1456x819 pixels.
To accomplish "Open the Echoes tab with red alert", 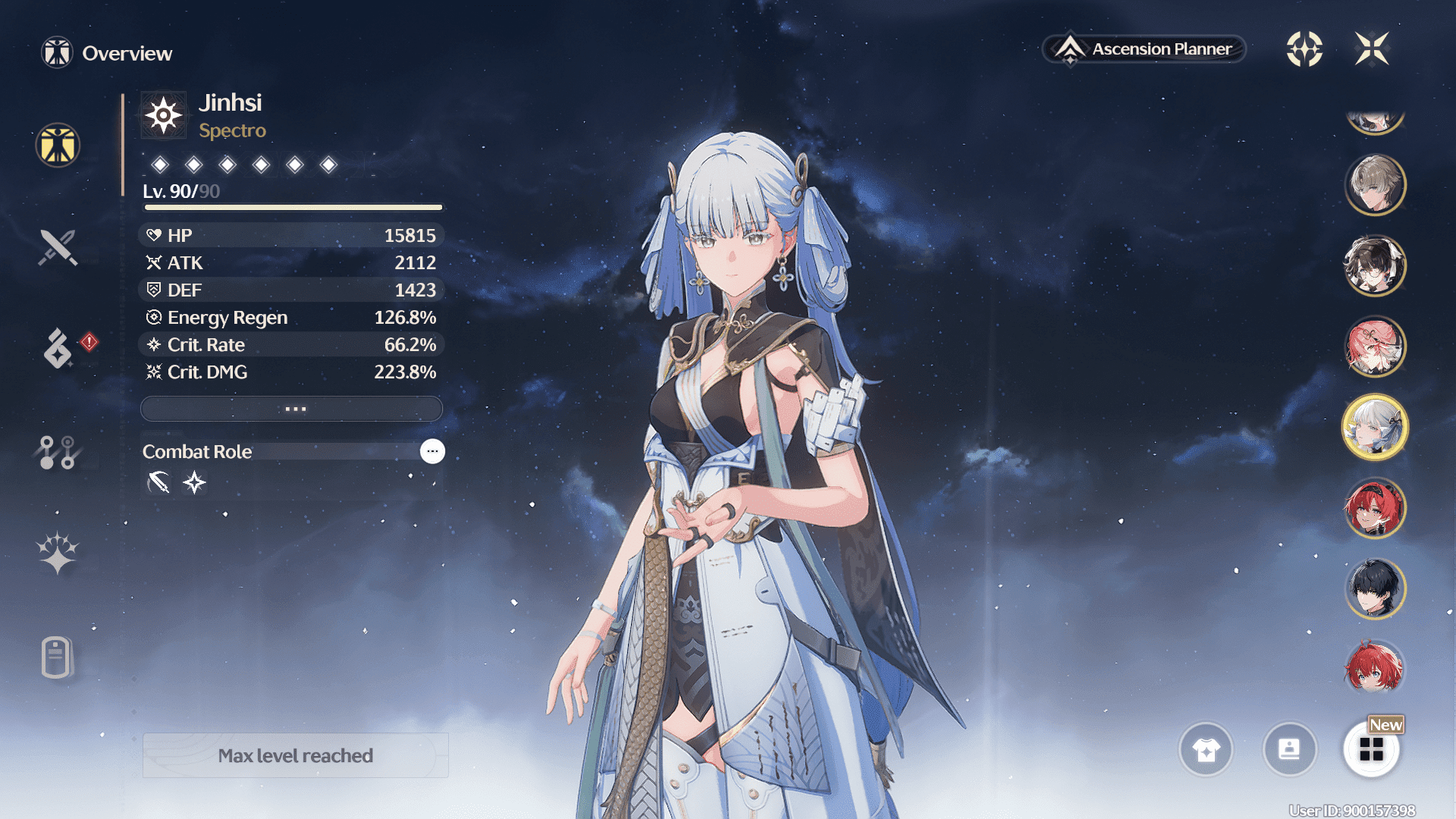I will 59,348.
